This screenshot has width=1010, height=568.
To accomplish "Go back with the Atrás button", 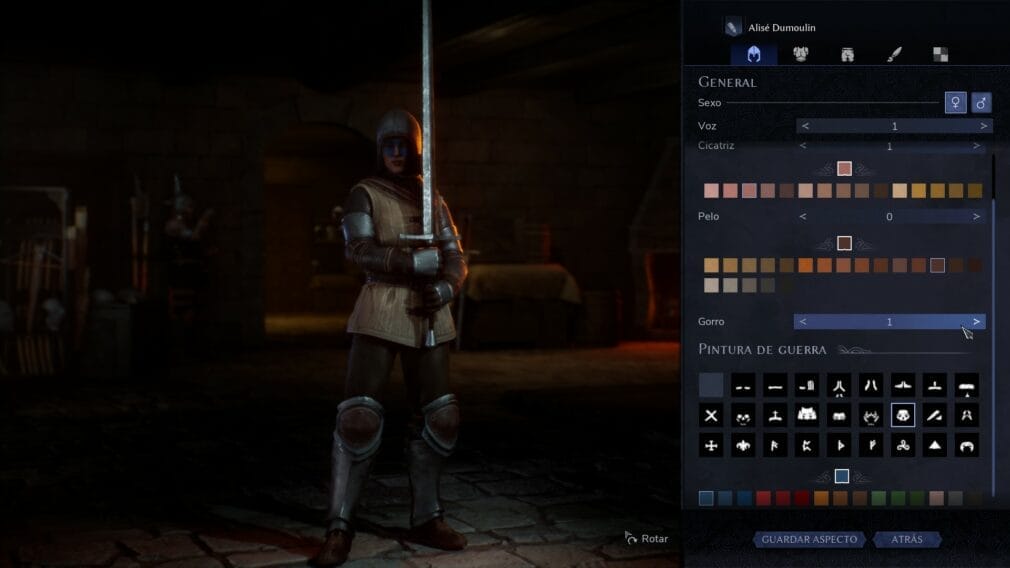I will (908, 539).
